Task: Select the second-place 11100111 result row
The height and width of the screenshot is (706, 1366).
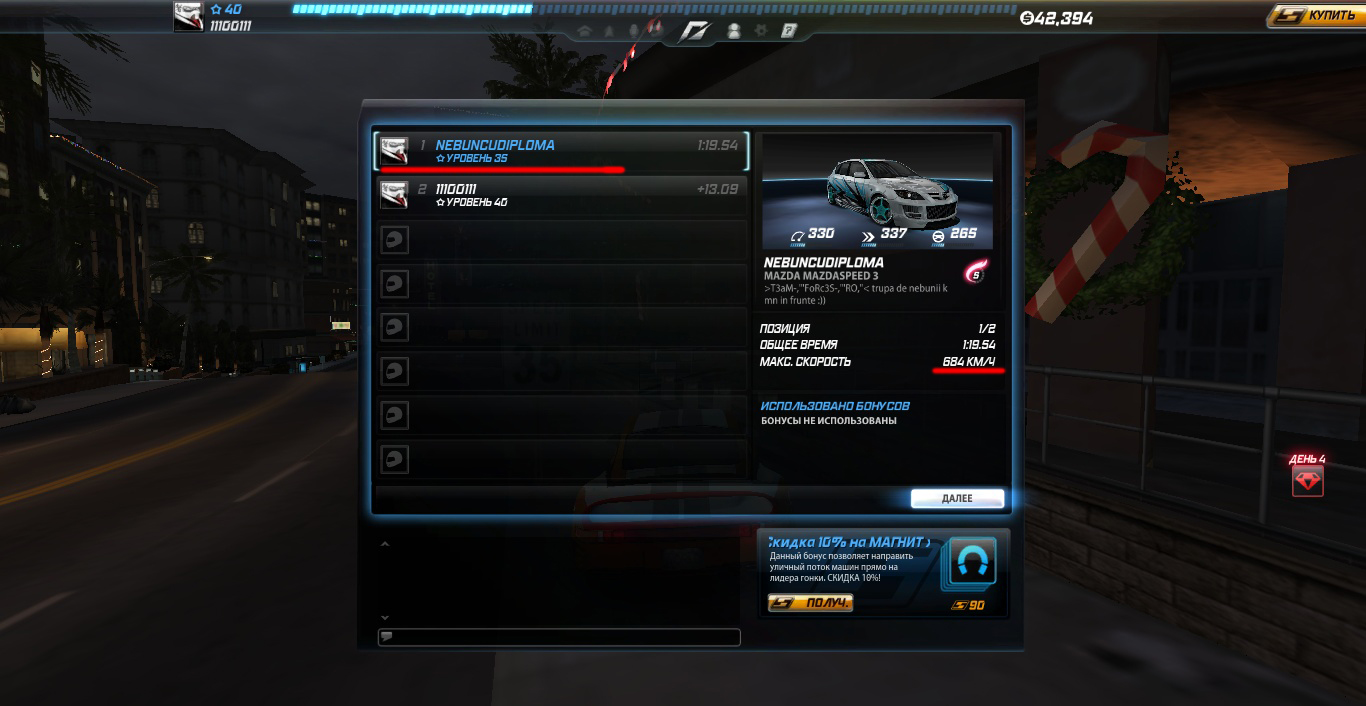Action: pos(561,194)
